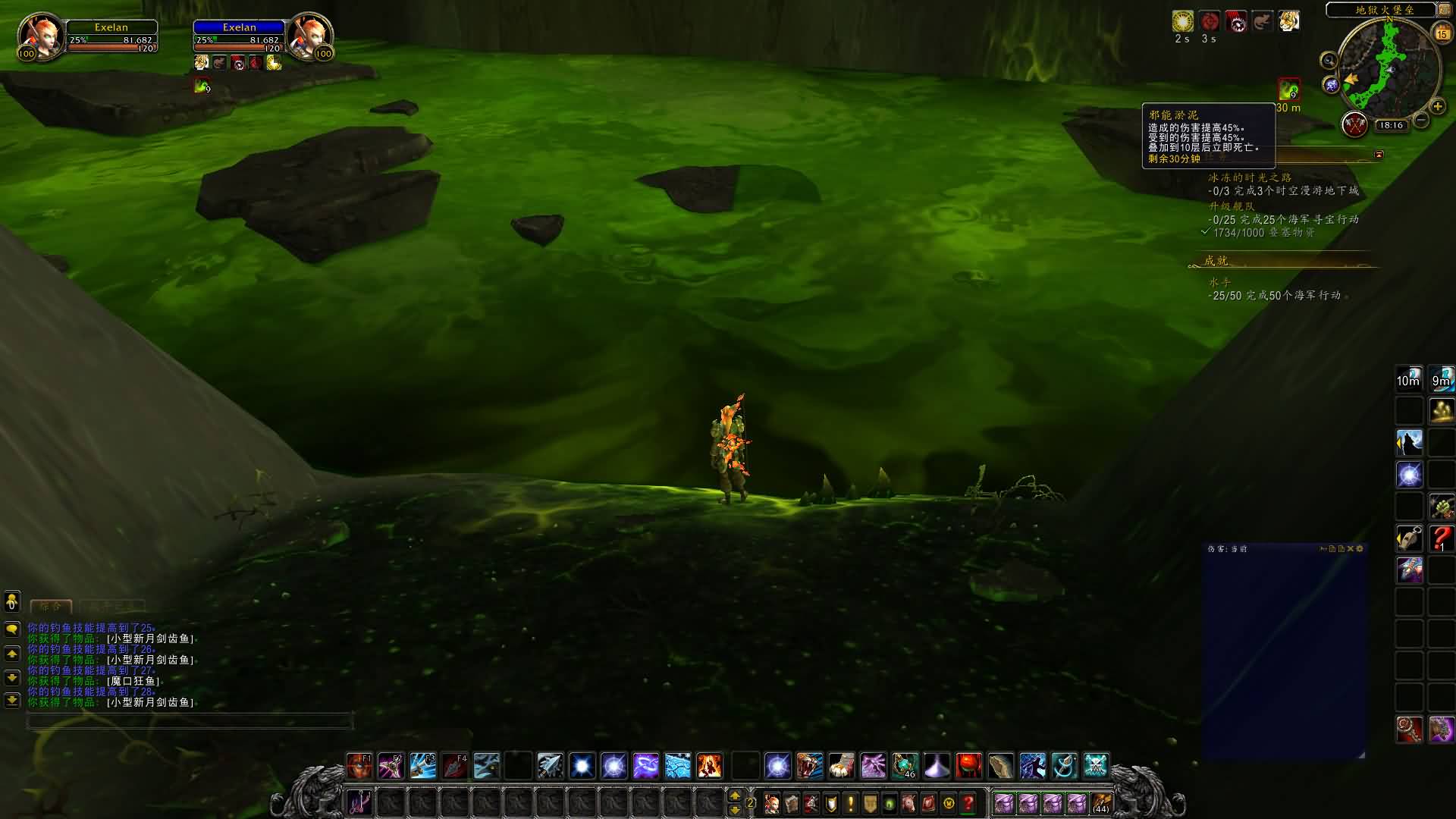Use the frost trap ice ability
The height and width of the screenshot is (819, 1456).
[x=677, y=766]
